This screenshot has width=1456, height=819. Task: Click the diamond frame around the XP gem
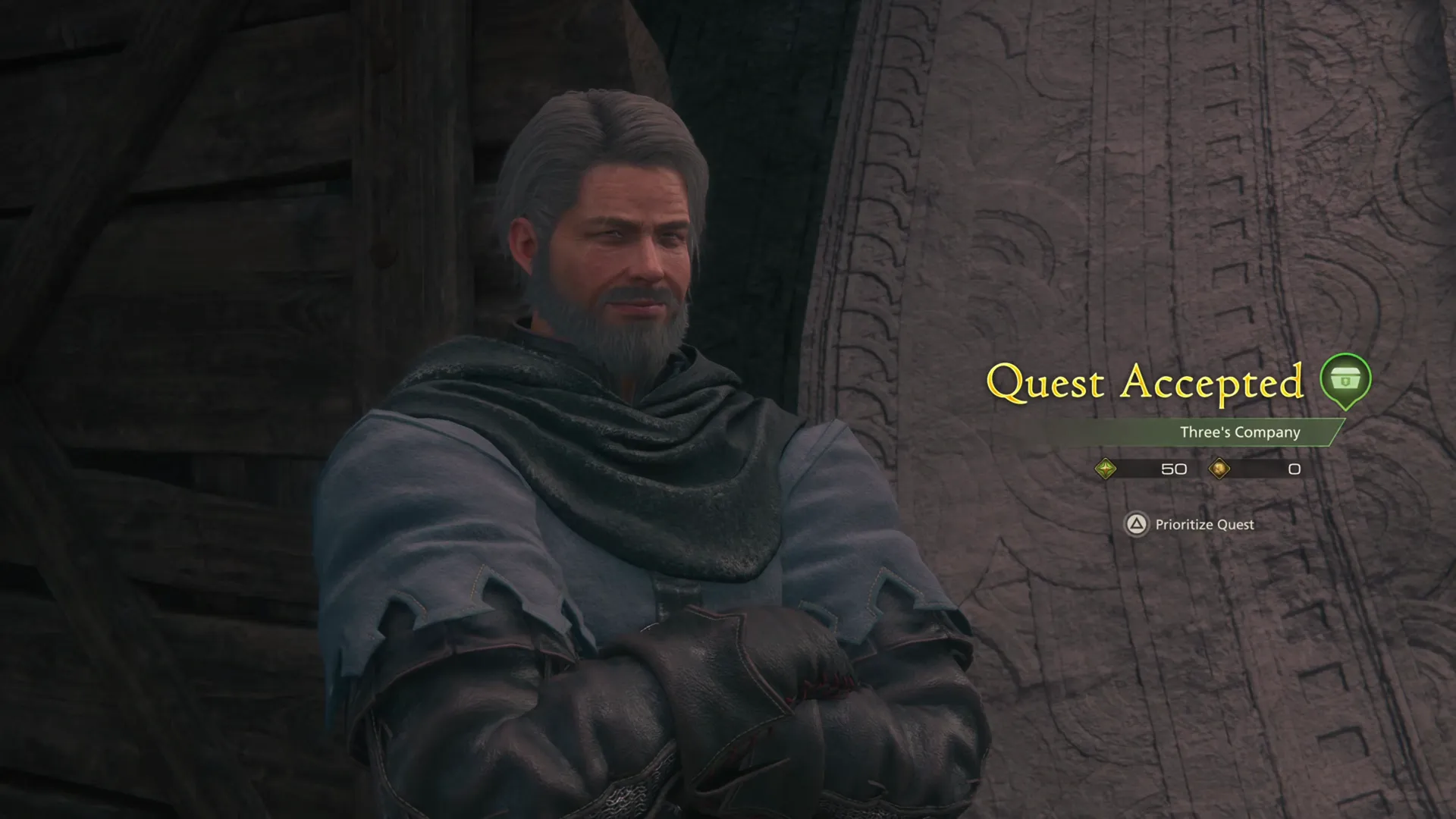click(x=1106, y=469)
